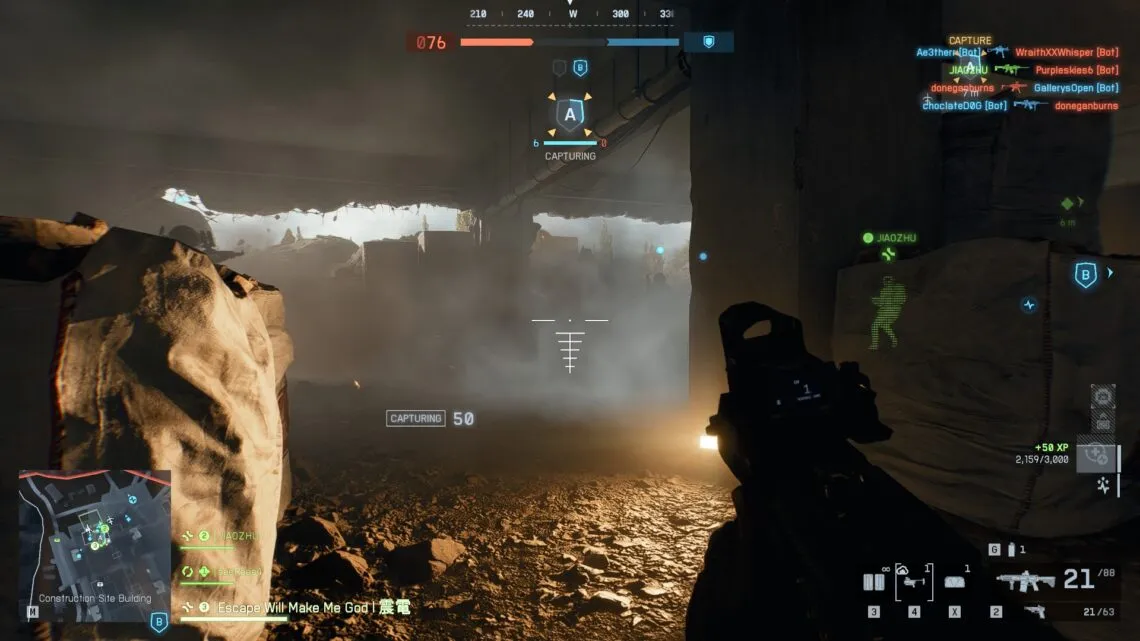Click the compass heading strip
Image resolution: width=1140 pixels, height=641 pixels.
571,14
